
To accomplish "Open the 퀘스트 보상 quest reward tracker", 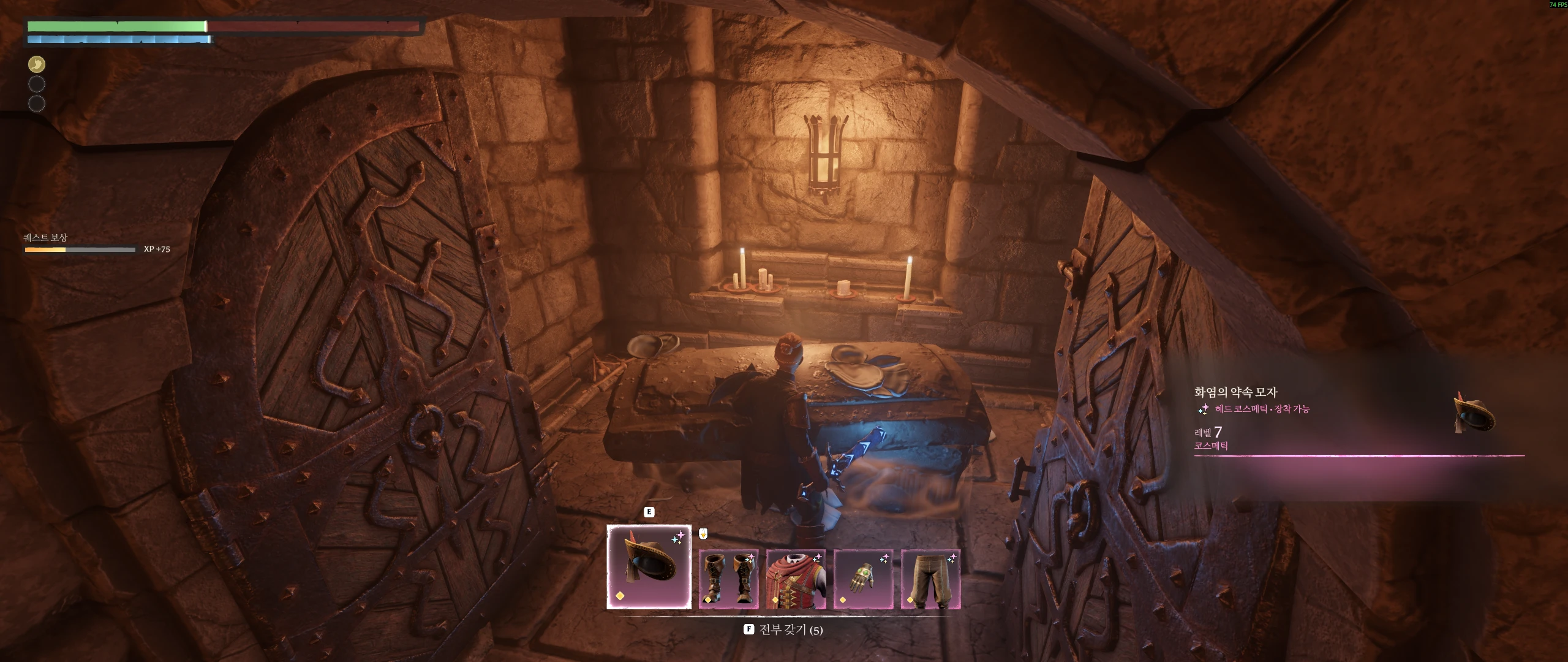I will pyautogui.click(x=45, y=238).
